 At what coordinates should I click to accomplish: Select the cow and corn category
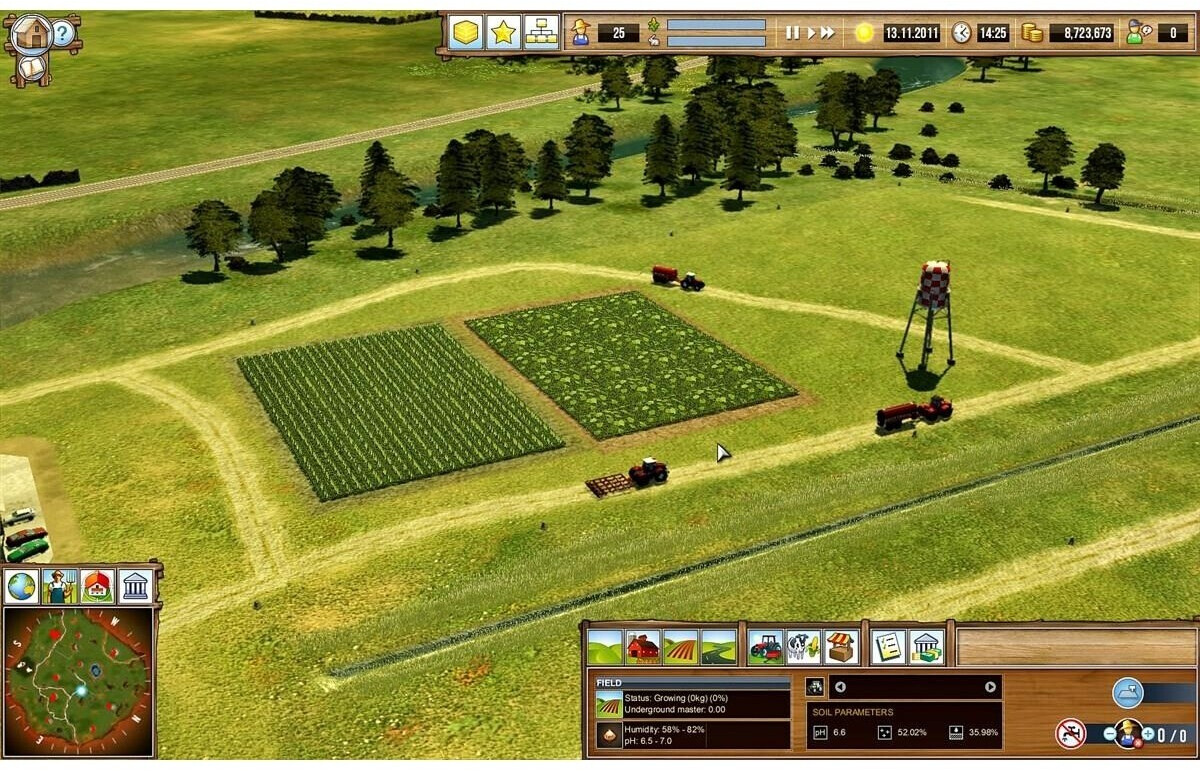click(x=803, y=647)
